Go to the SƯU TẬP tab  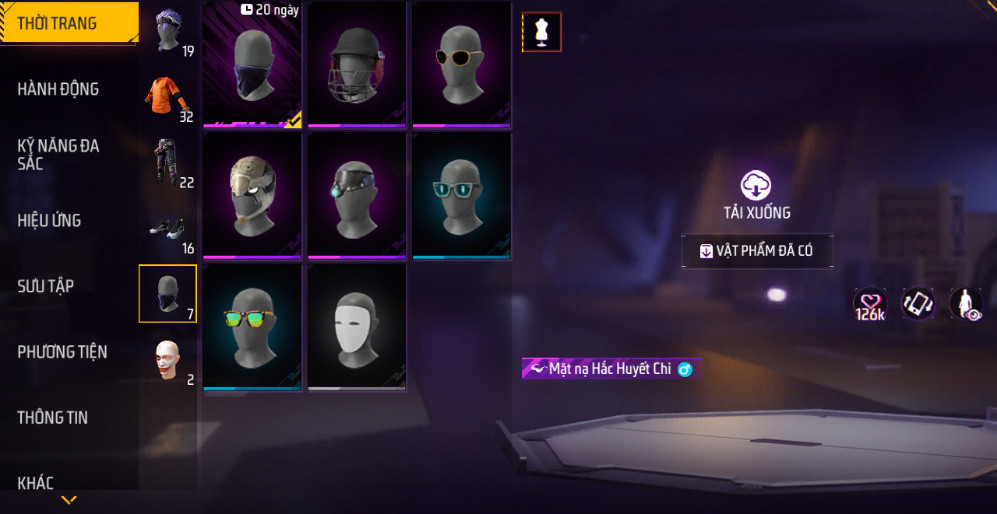[x=46, y=286]
